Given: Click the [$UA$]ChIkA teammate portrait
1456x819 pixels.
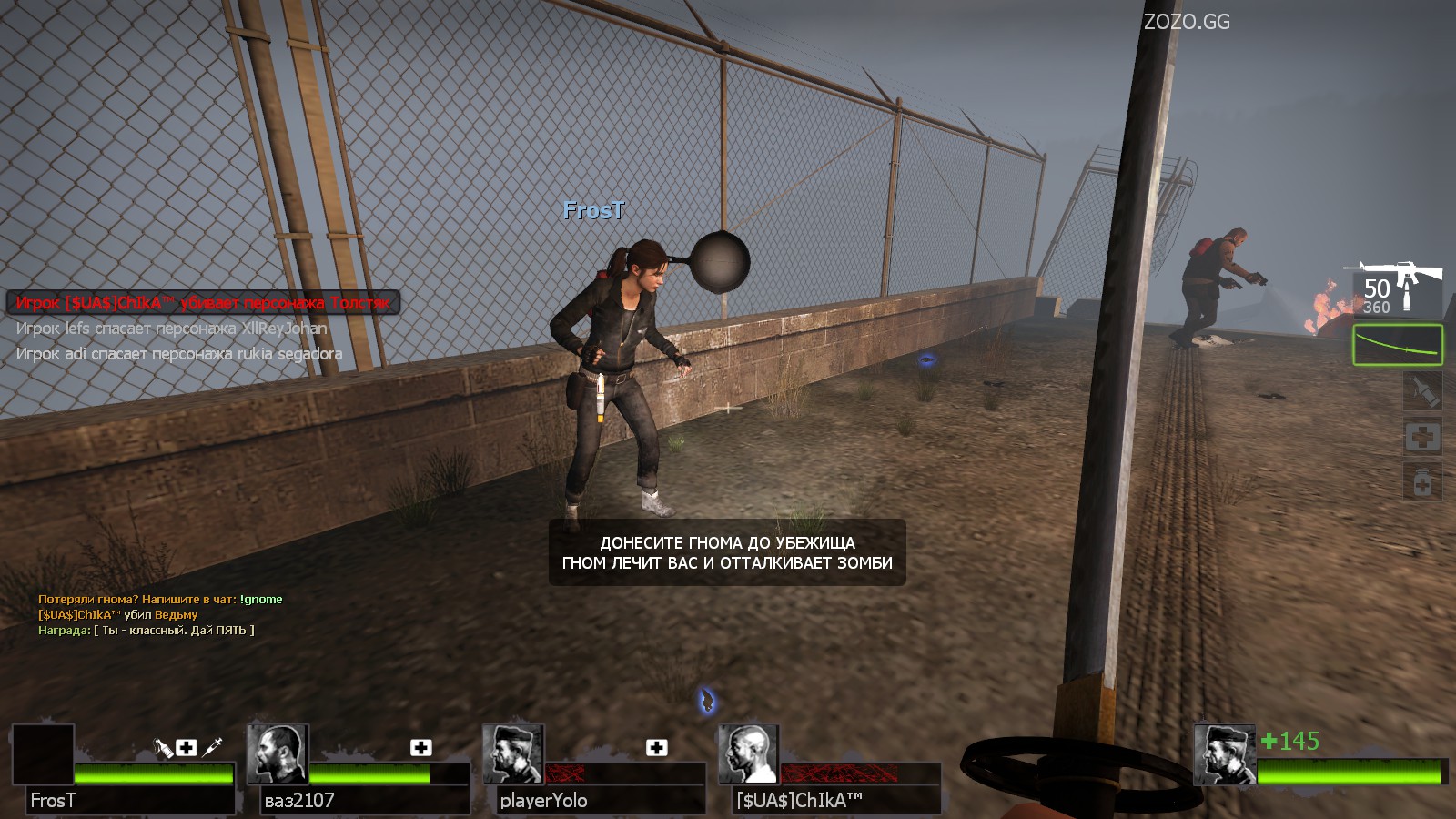Looking at the screenshot, I should 749,753.
